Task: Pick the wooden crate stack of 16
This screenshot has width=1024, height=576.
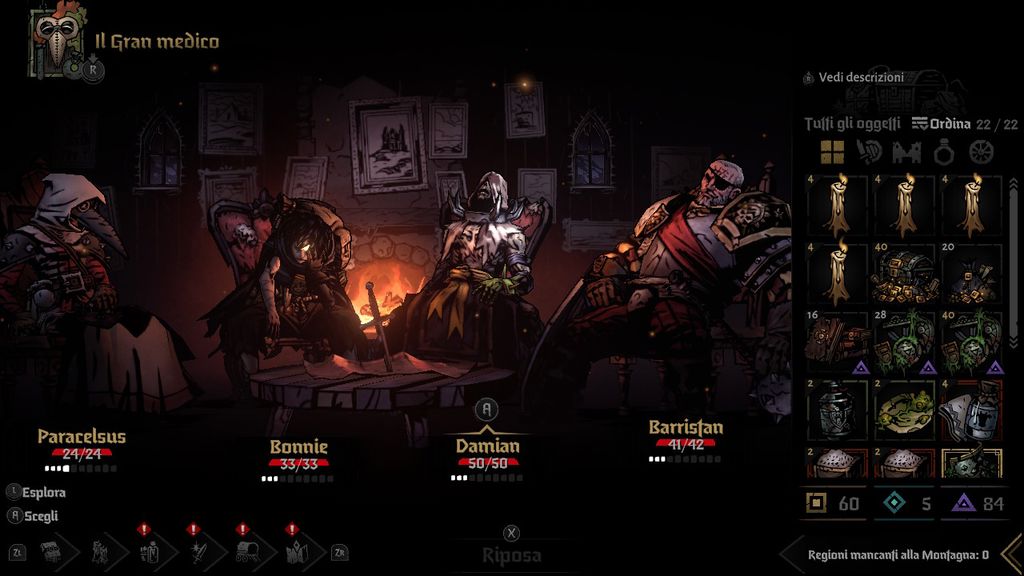Action: coord(838,341)
